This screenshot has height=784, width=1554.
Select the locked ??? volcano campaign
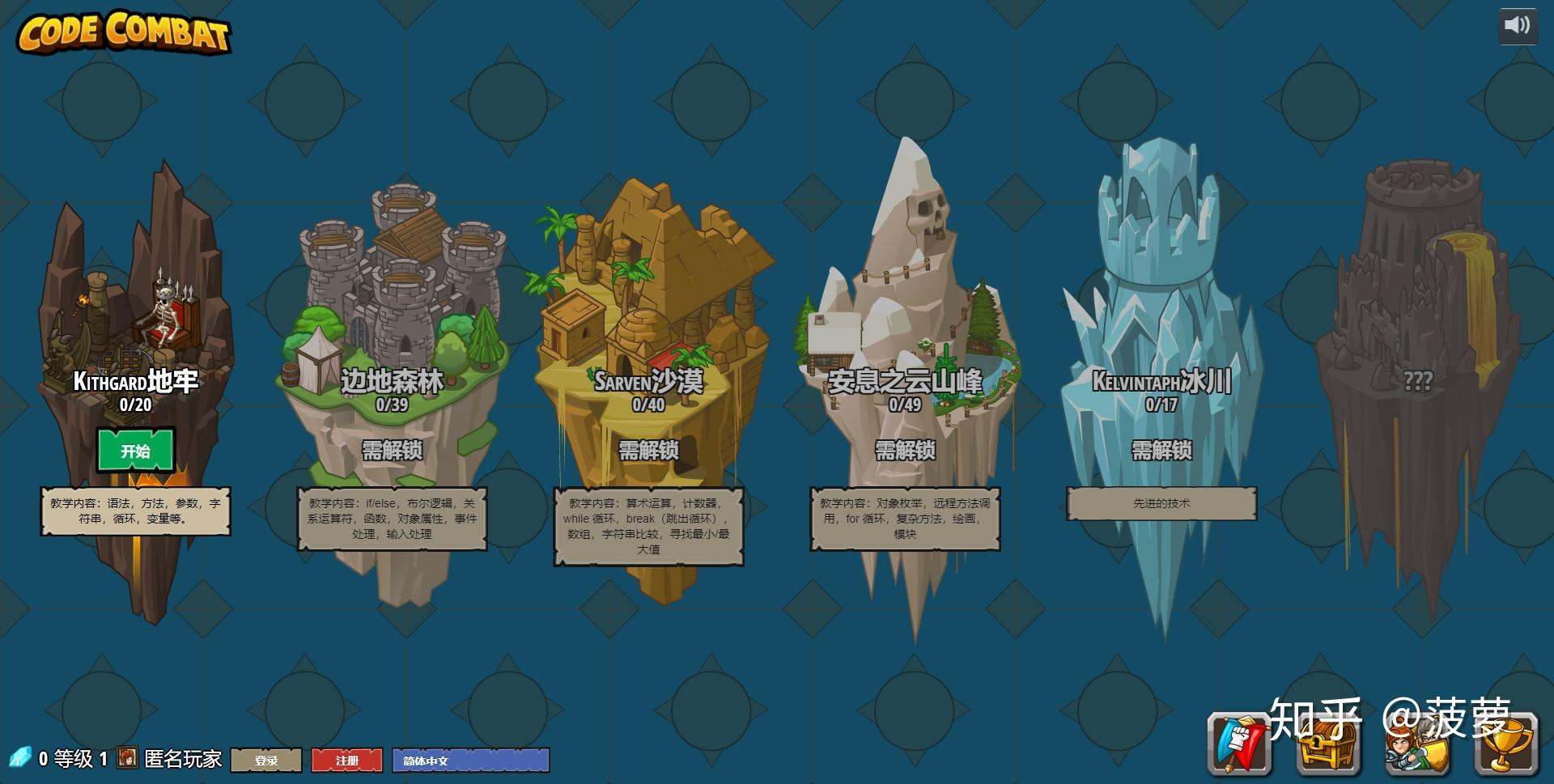click(1416, 340)
